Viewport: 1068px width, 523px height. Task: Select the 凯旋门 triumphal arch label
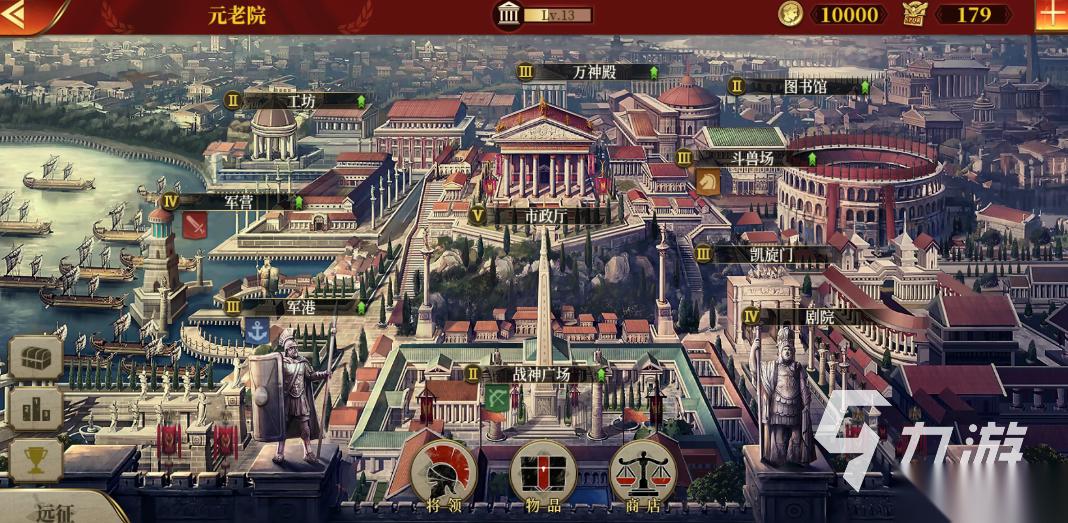pyautogui.click(x=771, y=254)
